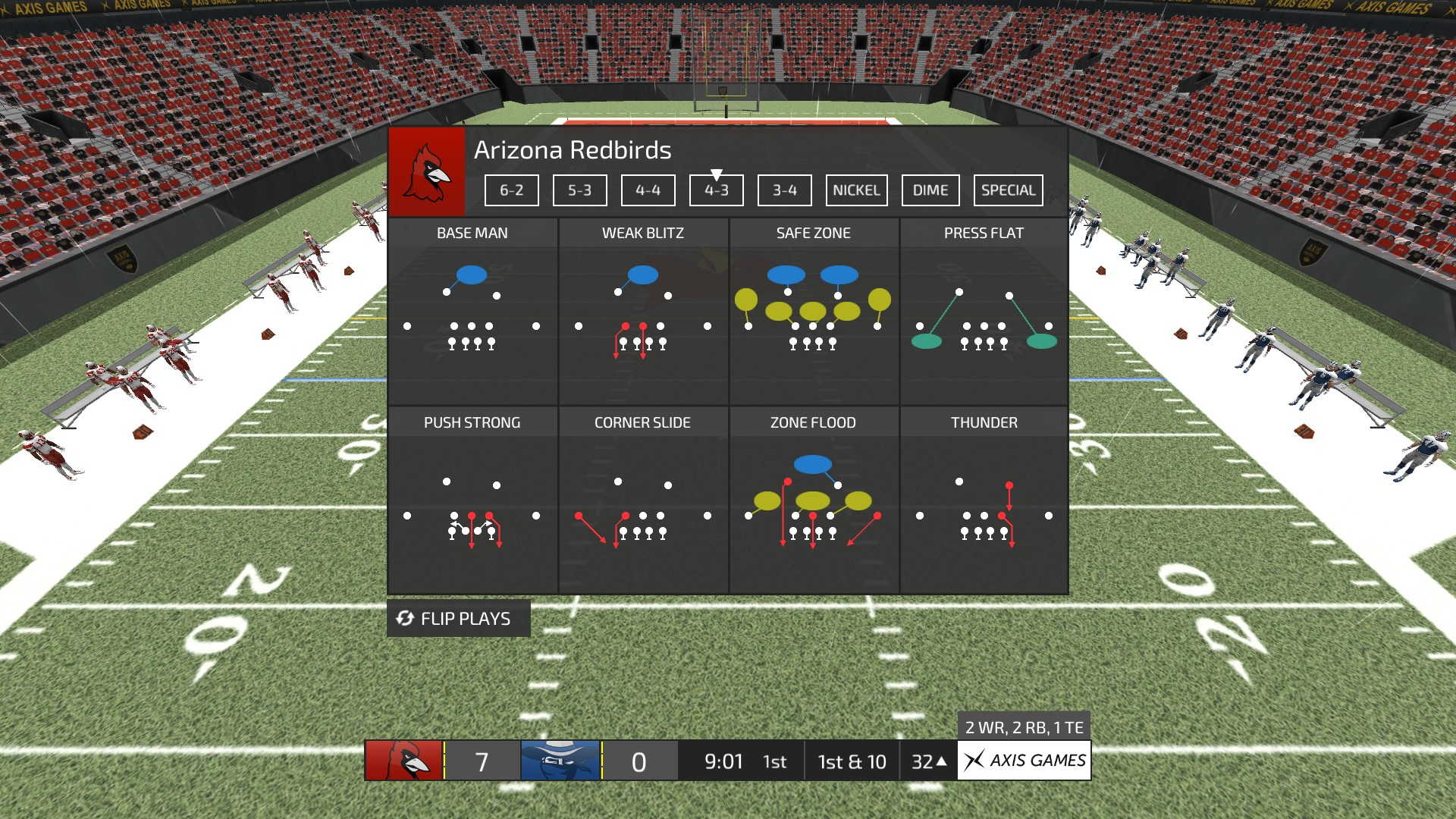This screenshot has height=819, width=1456.
Task: Open the SPECIAL teams tab
Action: (1008, 190)
